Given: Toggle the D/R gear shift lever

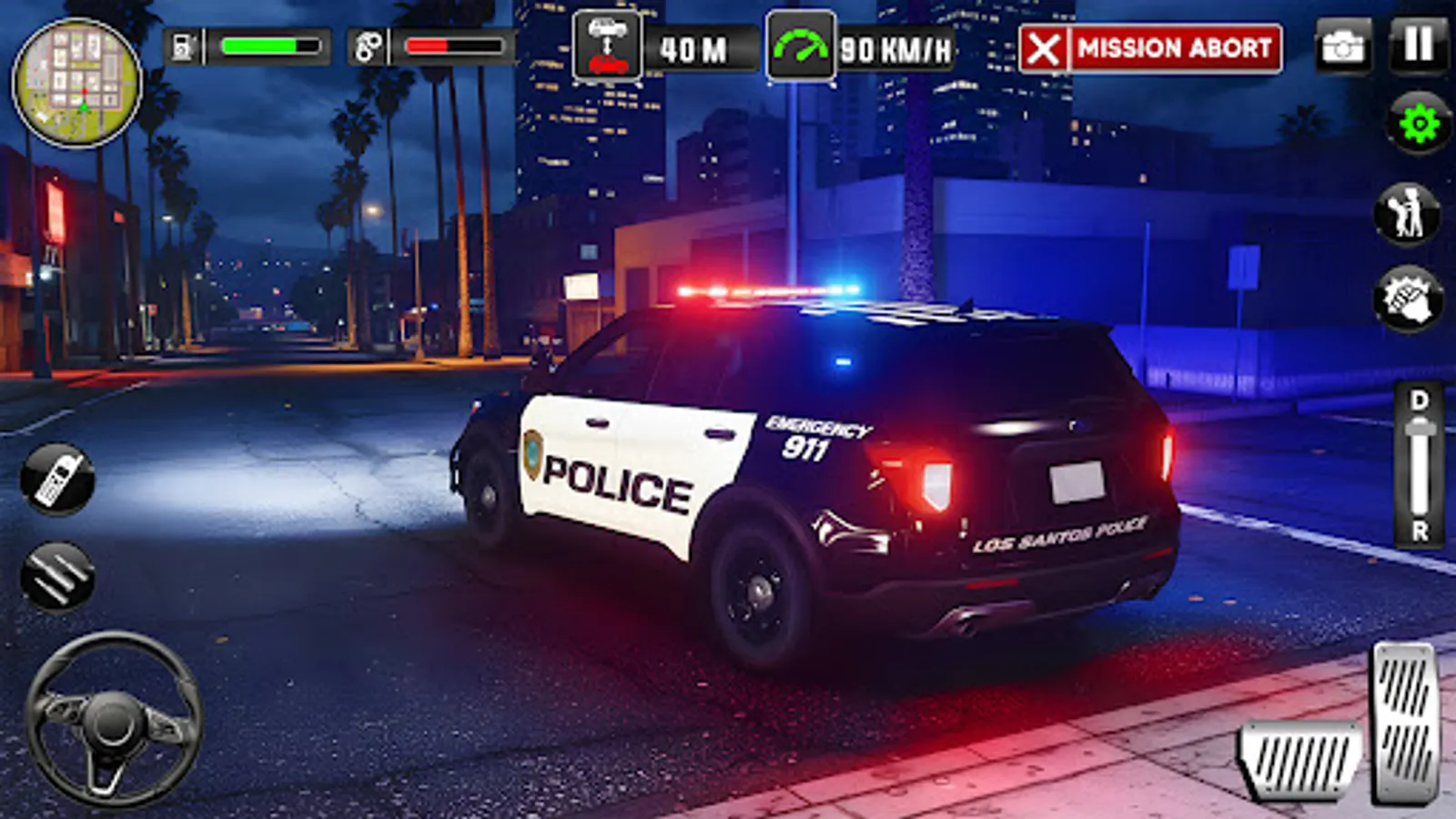Looking at the screenshot, I should 1416,464.
